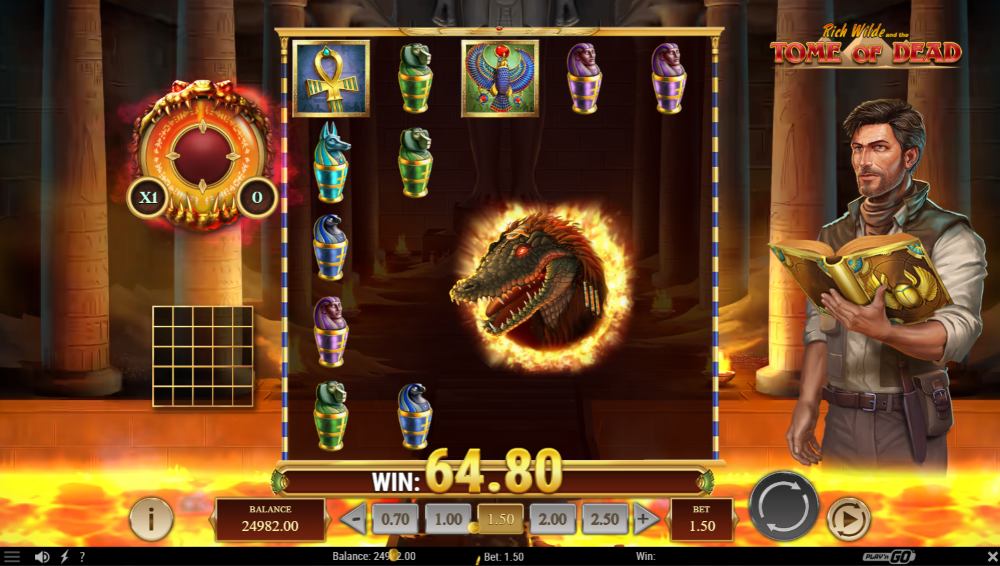The image size is (1000, 566).
Task: Select the 1.50 bet value
Action: [x=500, y=518]
